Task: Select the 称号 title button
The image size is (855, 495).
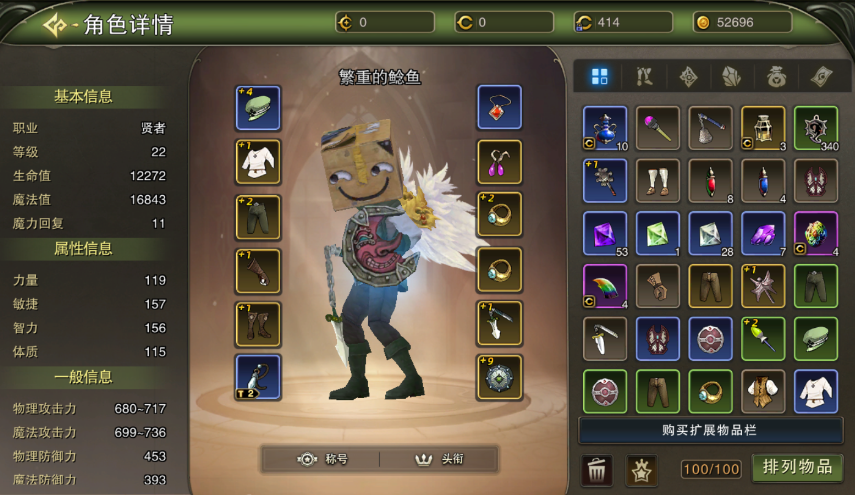Action: [323, 459]
